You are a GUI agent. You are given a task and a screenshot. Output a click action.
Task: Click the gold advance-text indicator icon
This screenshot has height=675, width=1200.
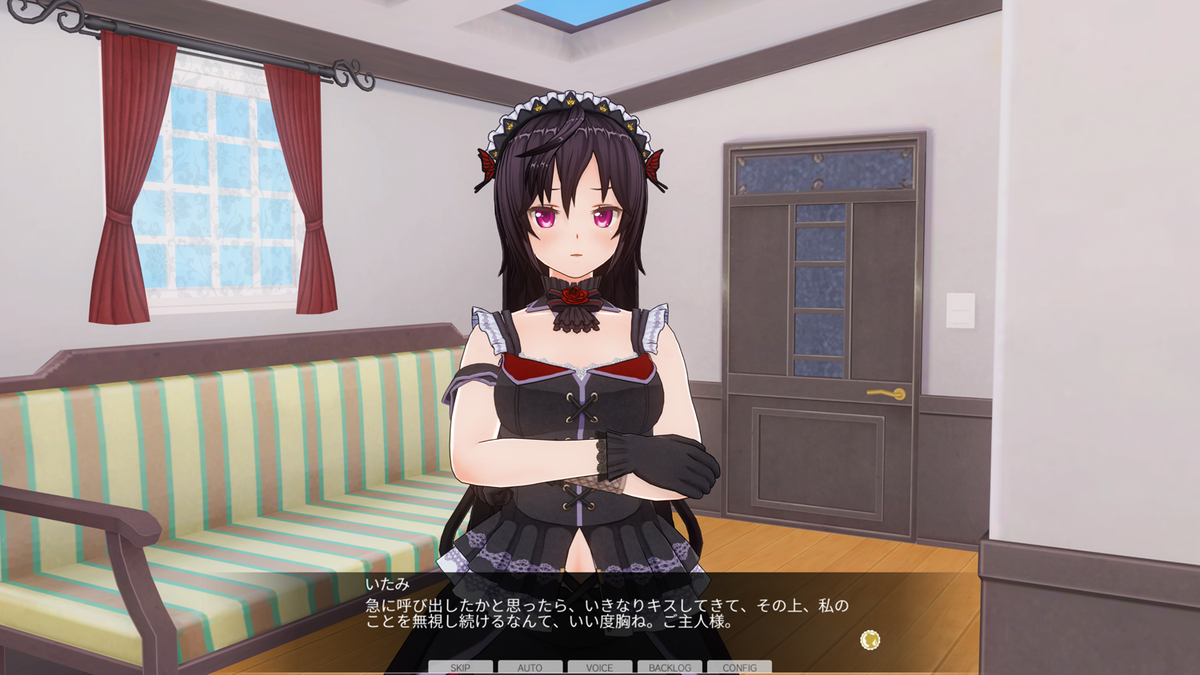[x=870, y=638]
